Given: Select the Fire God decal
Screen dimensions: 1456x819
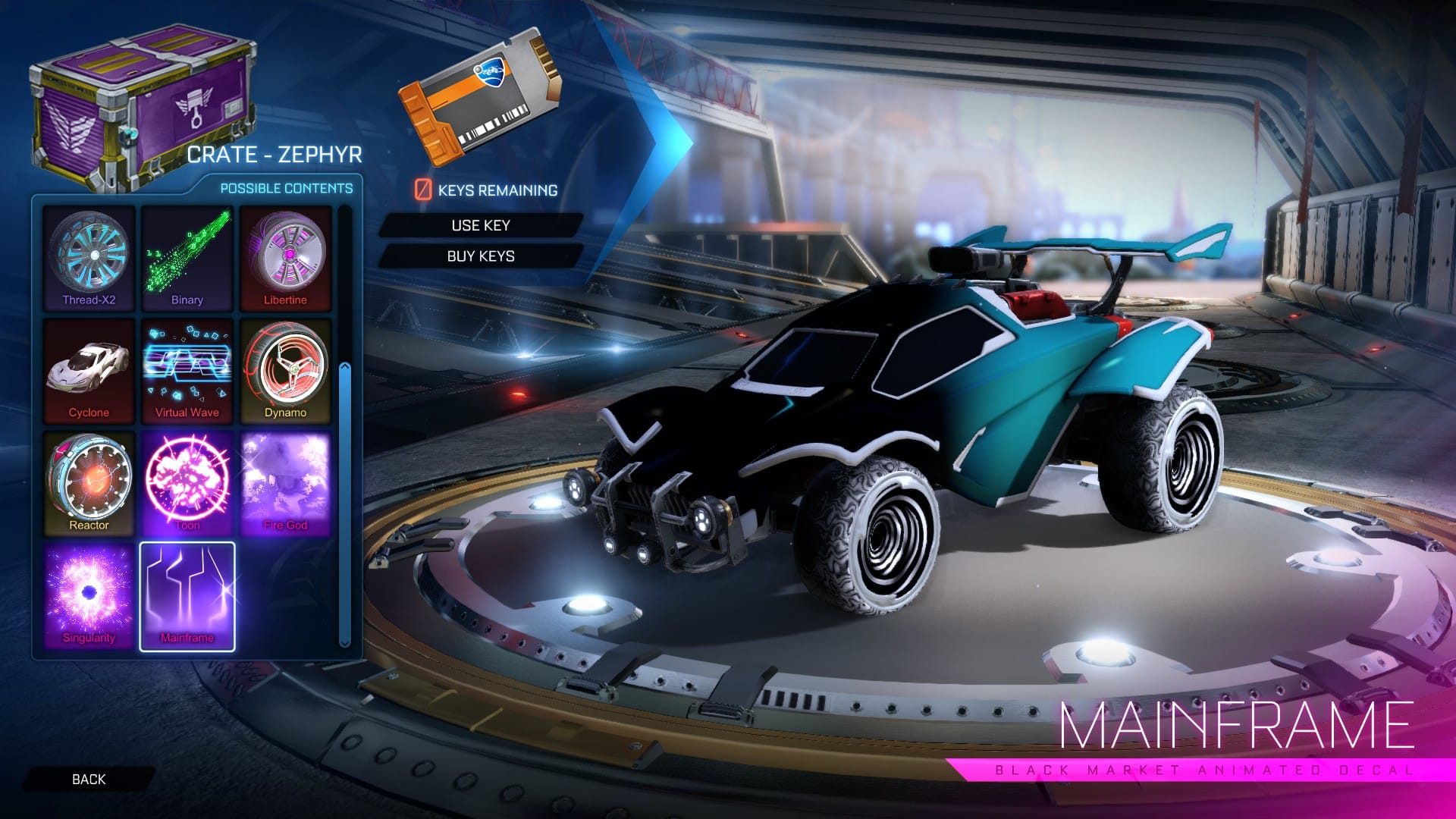Looking at the screenshot, I should 286,483.
